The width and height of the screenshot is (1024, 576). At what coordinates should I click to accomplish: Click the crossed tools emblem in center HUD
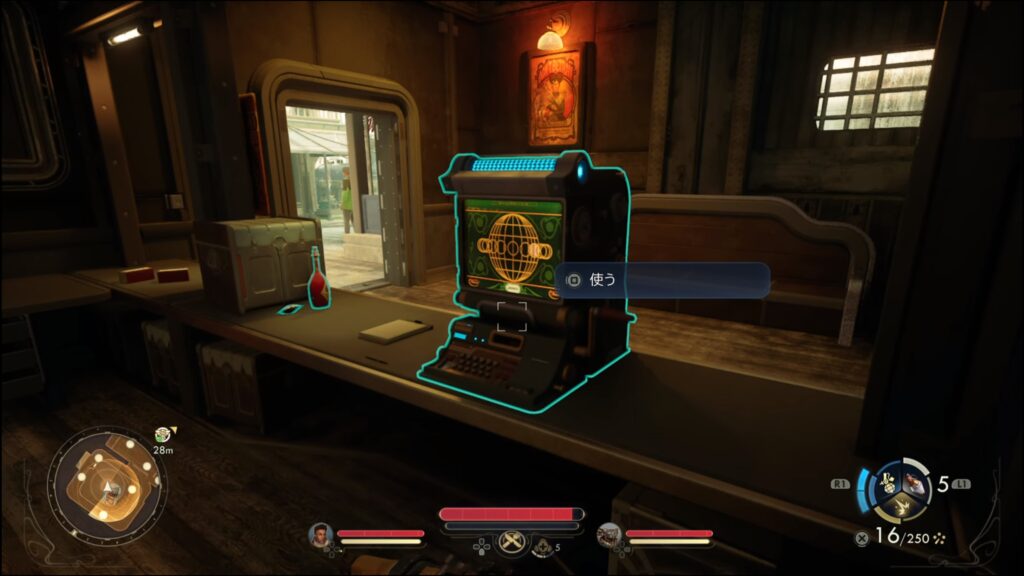(x=511, y=541)
